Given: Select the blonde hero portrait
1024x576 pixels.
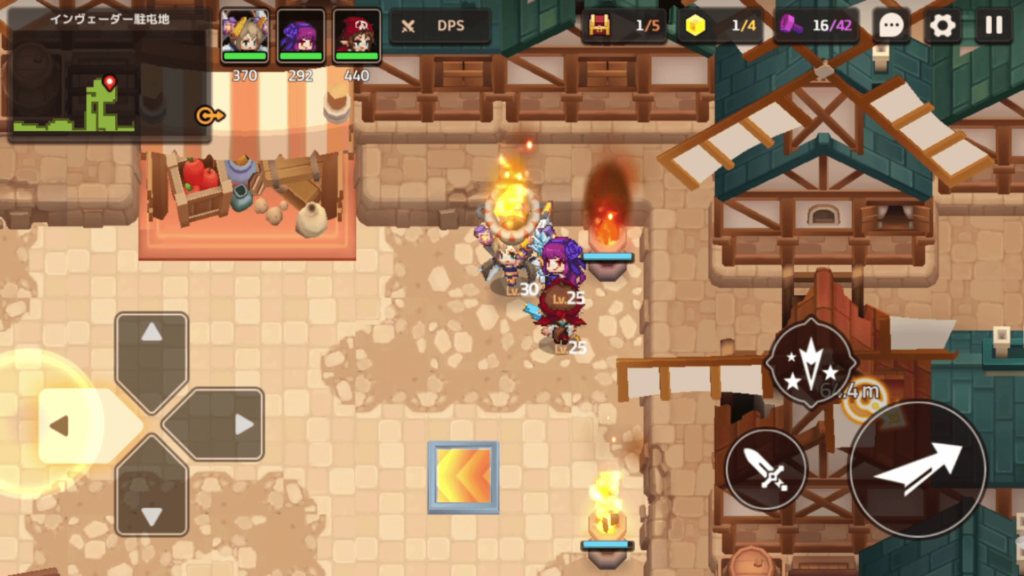Looking at the screenshot, I should tap(244, 36).
